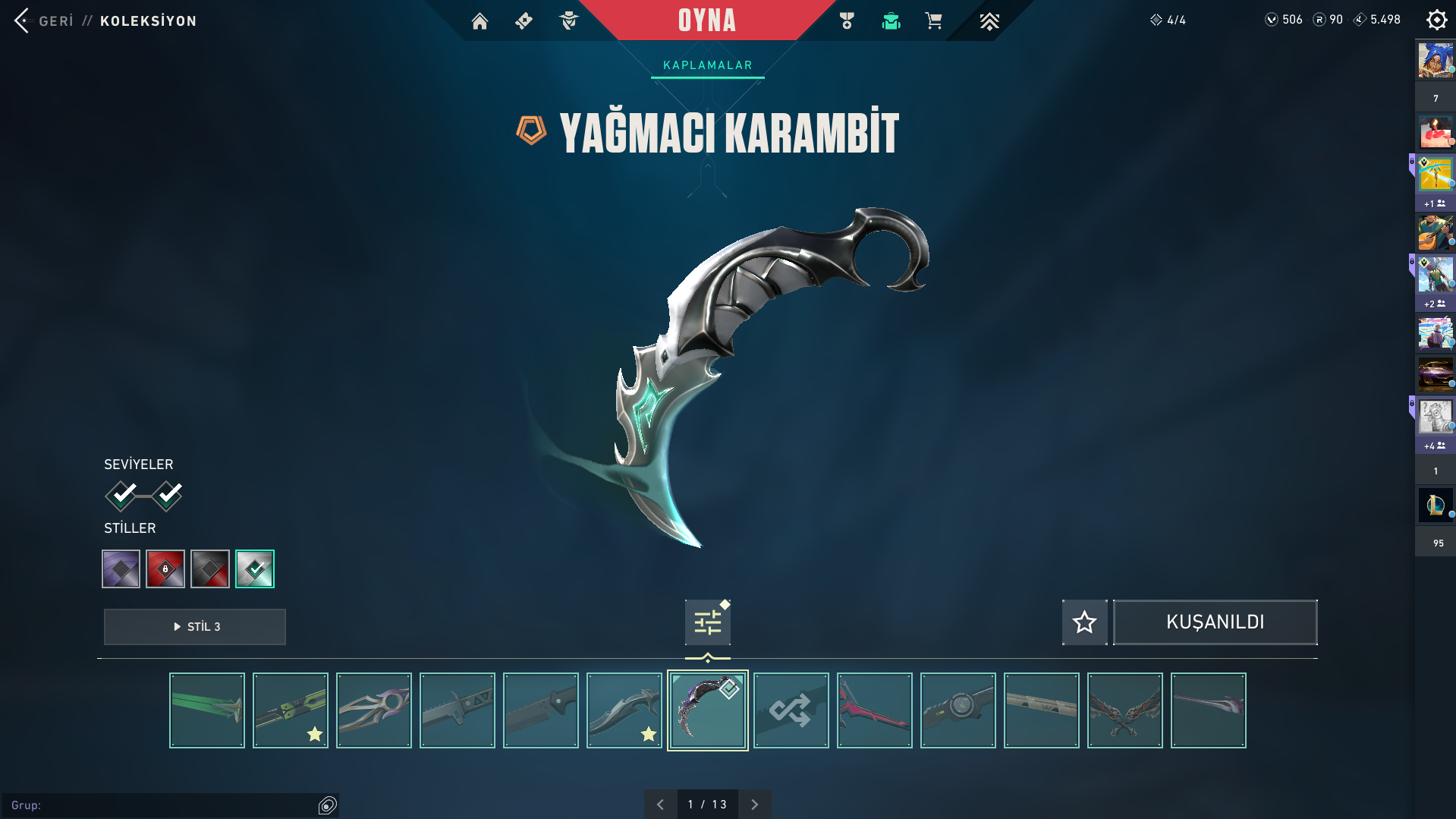Select the second level checkmark diamond

click(x=167, y=496)
